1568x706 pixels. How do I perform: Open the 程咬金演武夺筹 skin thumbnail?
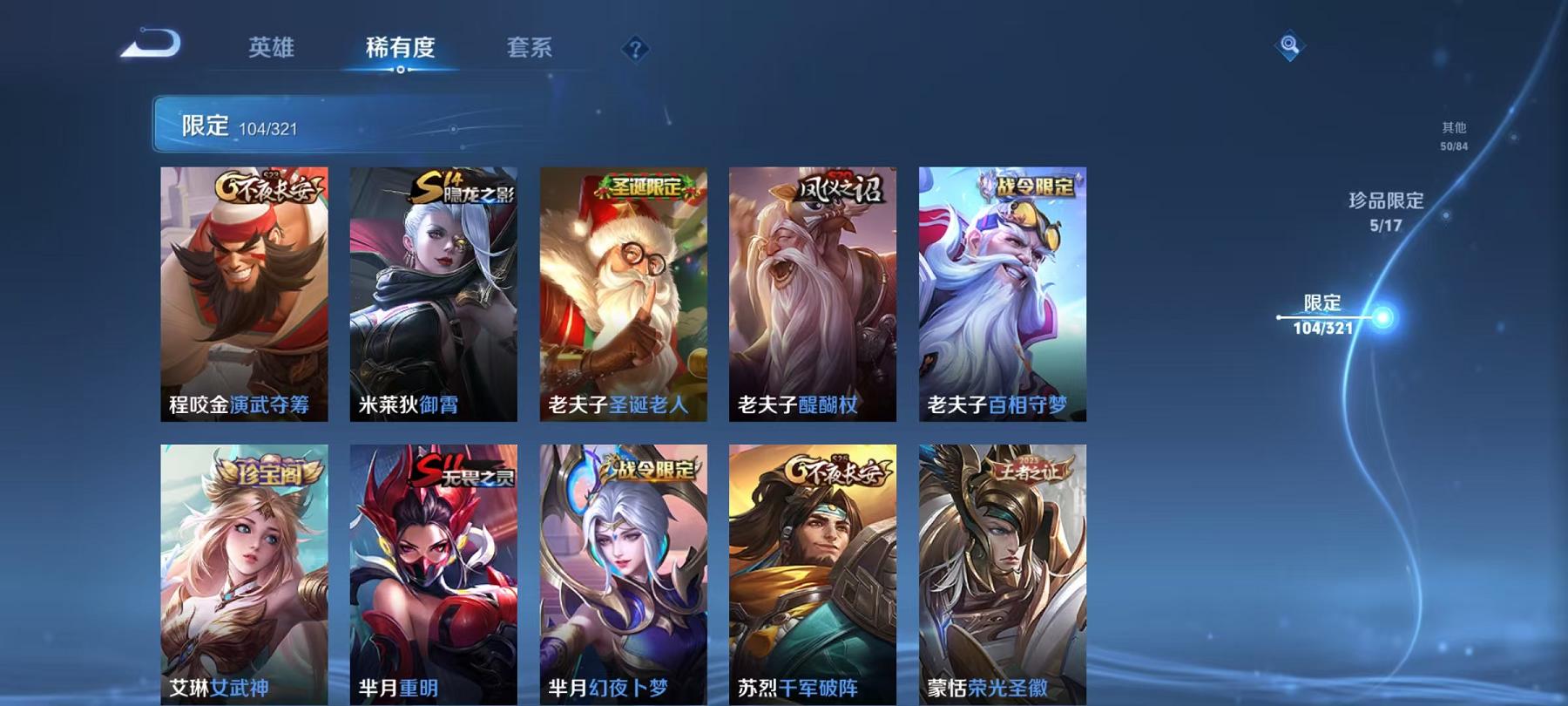tap(244, 292)
